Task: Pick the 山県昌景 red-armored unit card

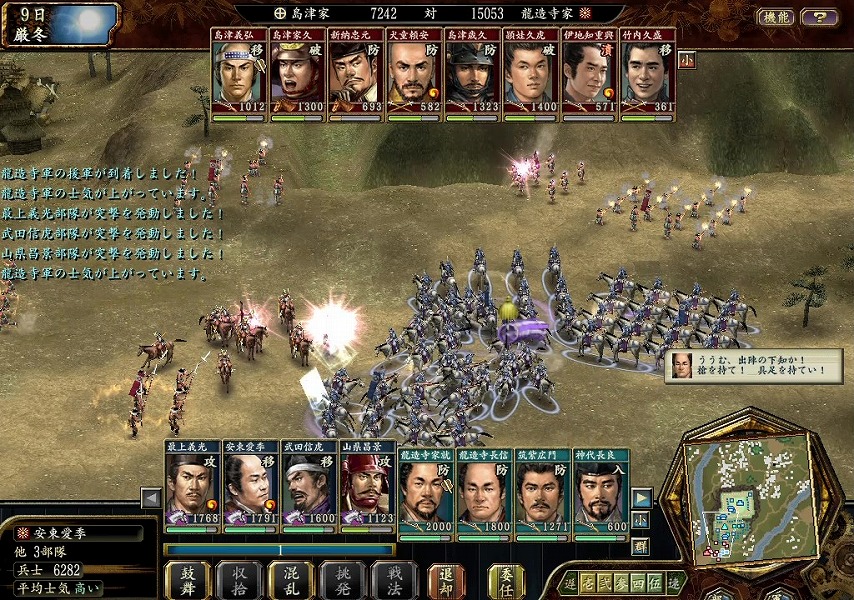Action: tap(367, 489)
